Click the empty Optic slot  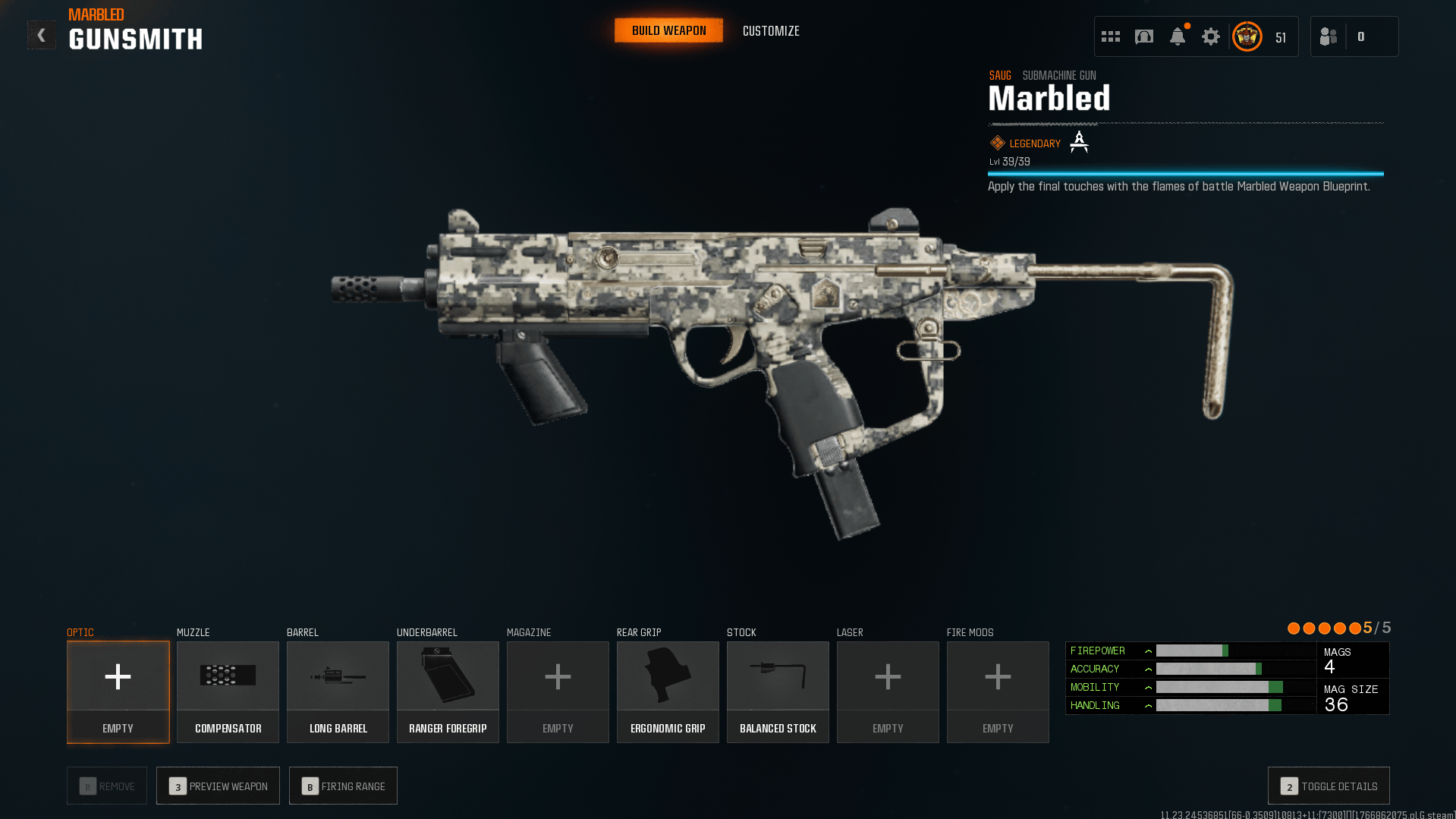pos(118,691)
